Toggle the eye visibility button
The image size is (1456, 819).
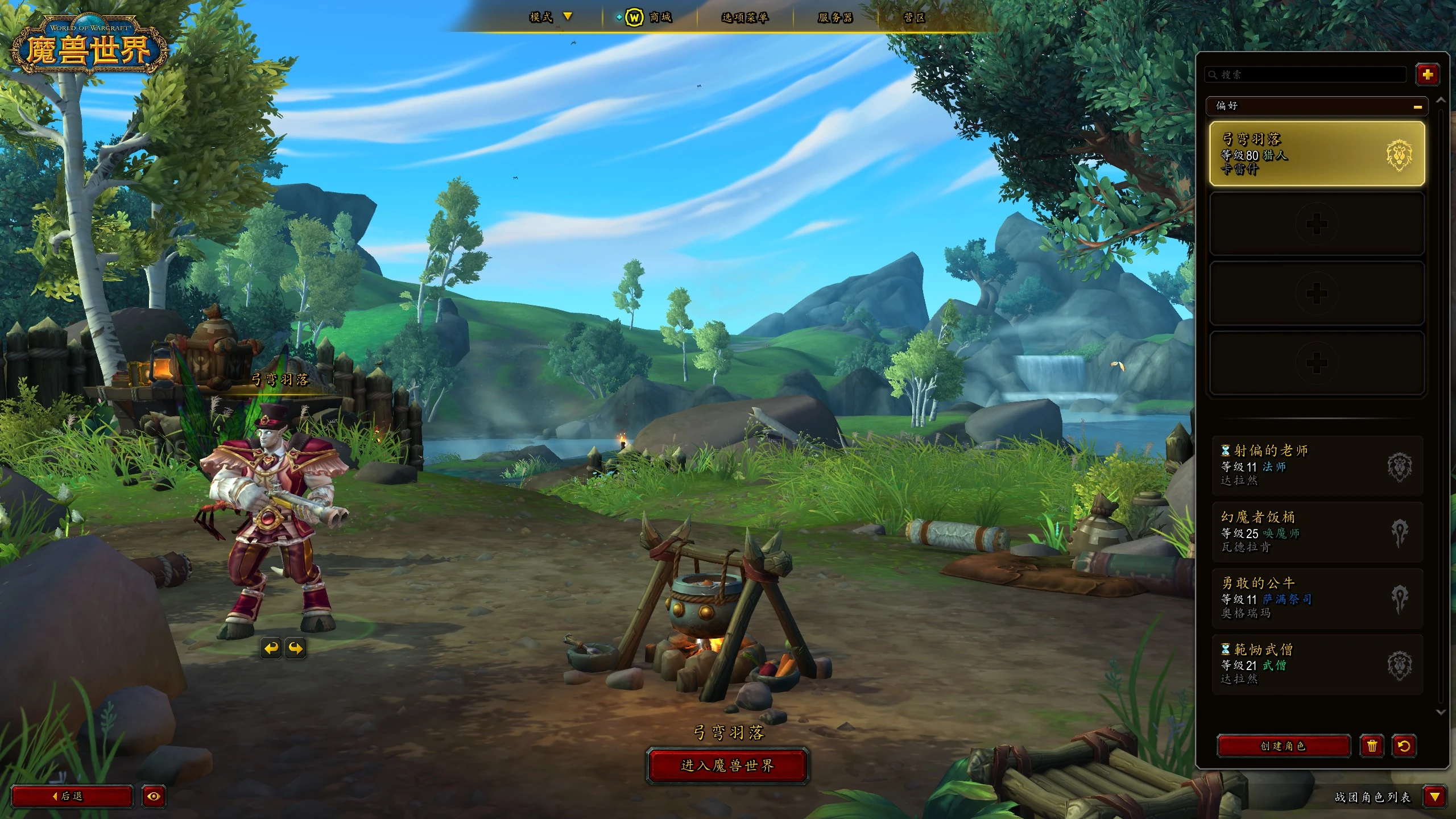[154, 796]
